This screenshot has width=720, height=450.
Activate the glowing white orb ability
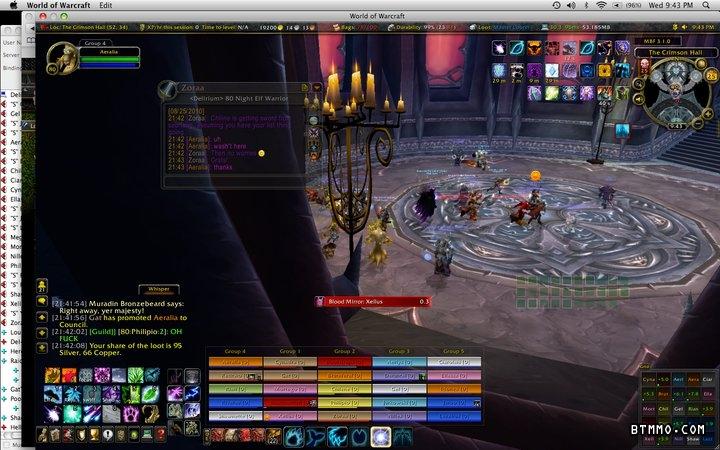[x=380, y=436]
